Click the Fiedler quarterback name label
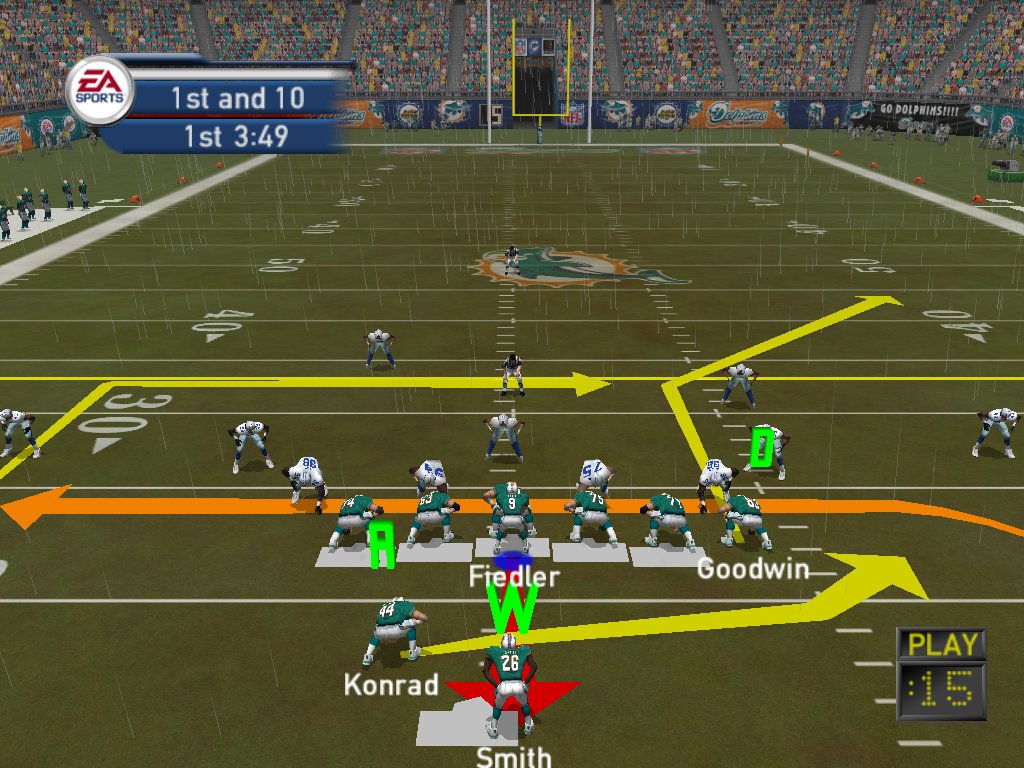The image size is (1024, 768). [514, 577]
